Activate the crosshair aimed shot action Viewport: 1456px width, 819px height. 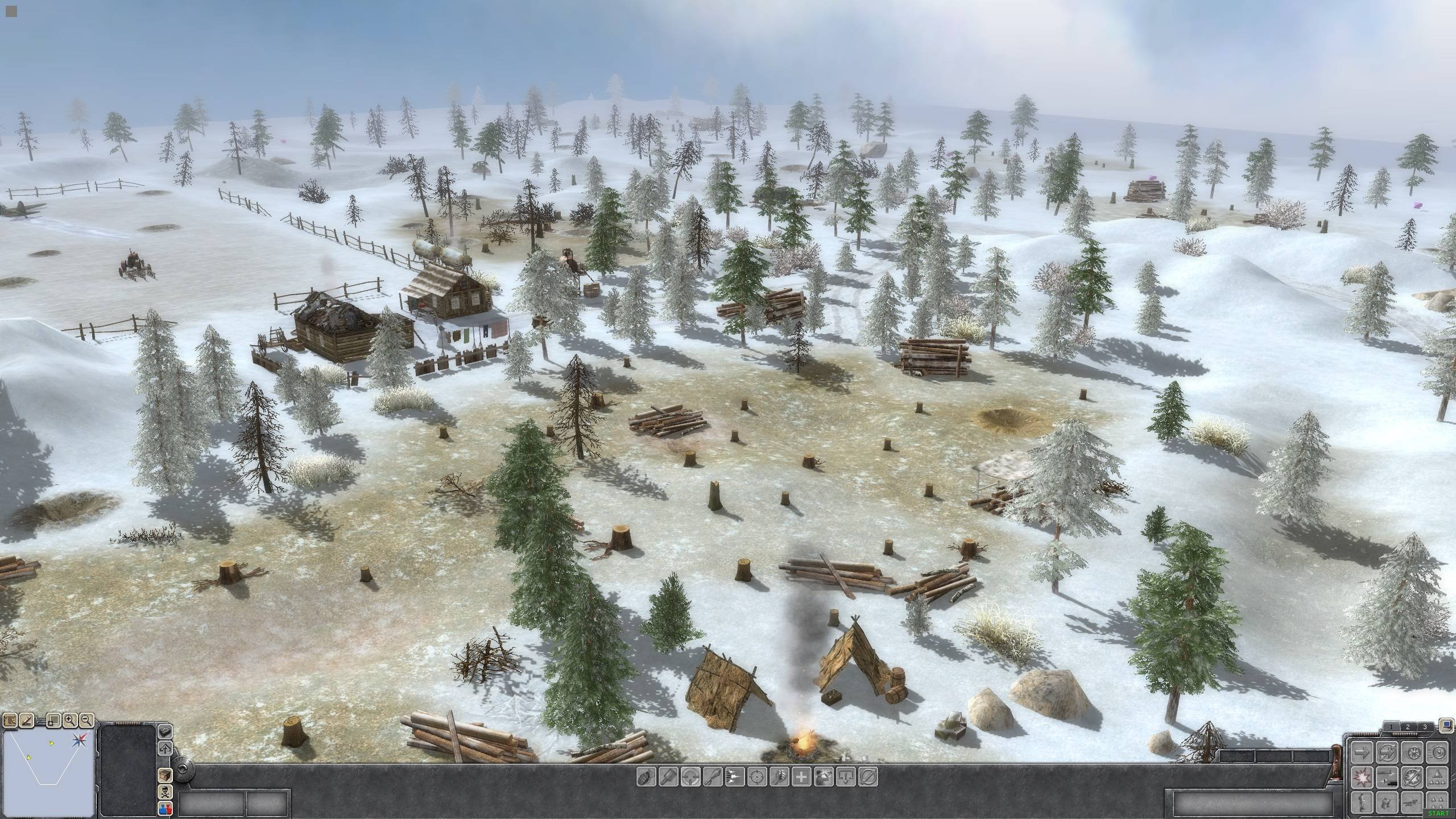[757, 777]
